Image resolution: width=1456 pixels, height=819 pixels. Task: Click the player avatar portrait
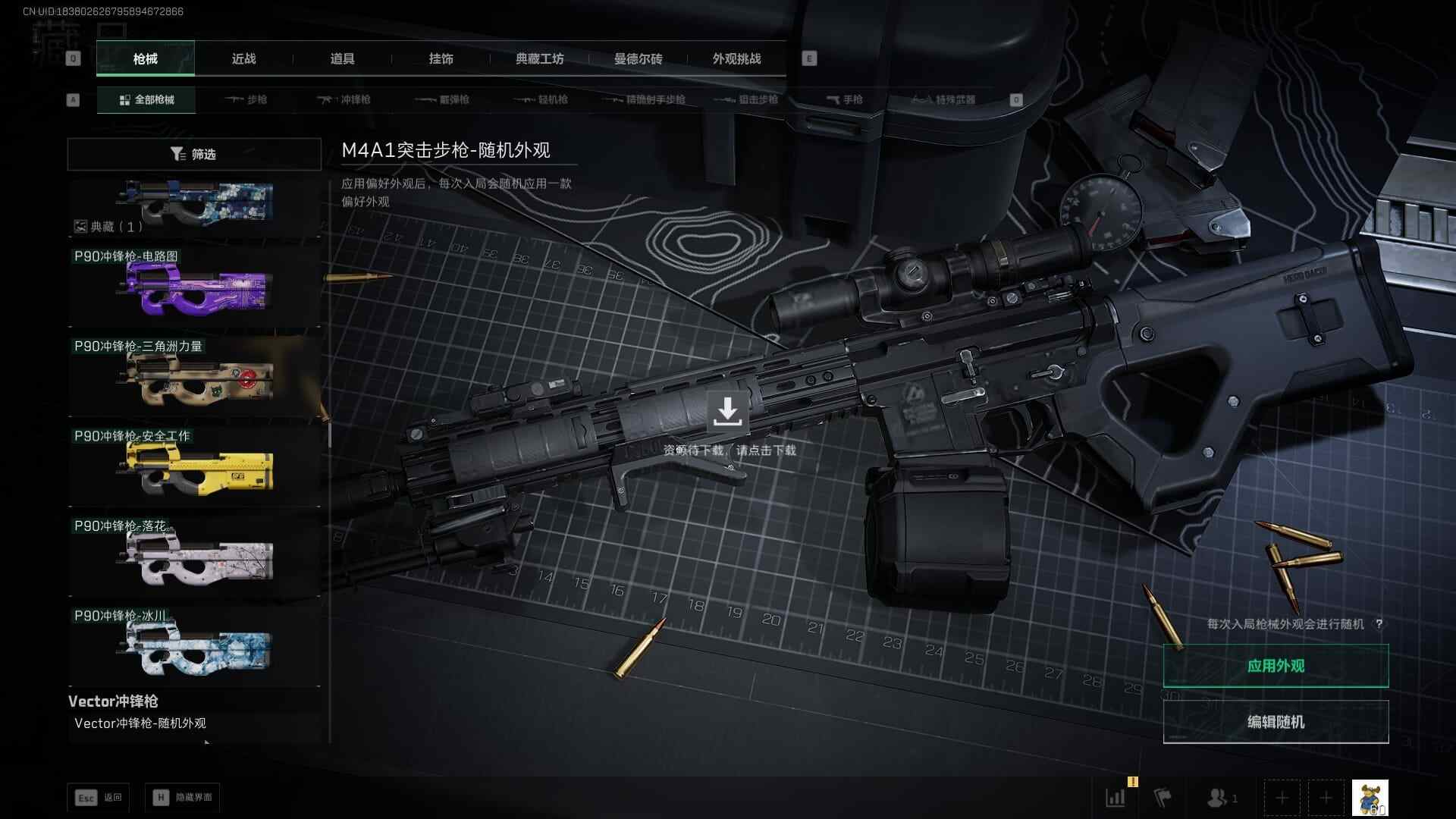(x=1370, y=798)
